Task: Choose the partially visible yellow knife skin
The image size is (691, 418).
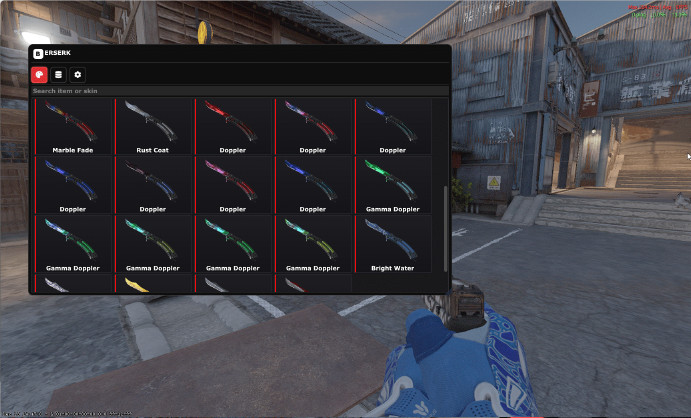Action: pyautogui.click(x=152, y=285)
